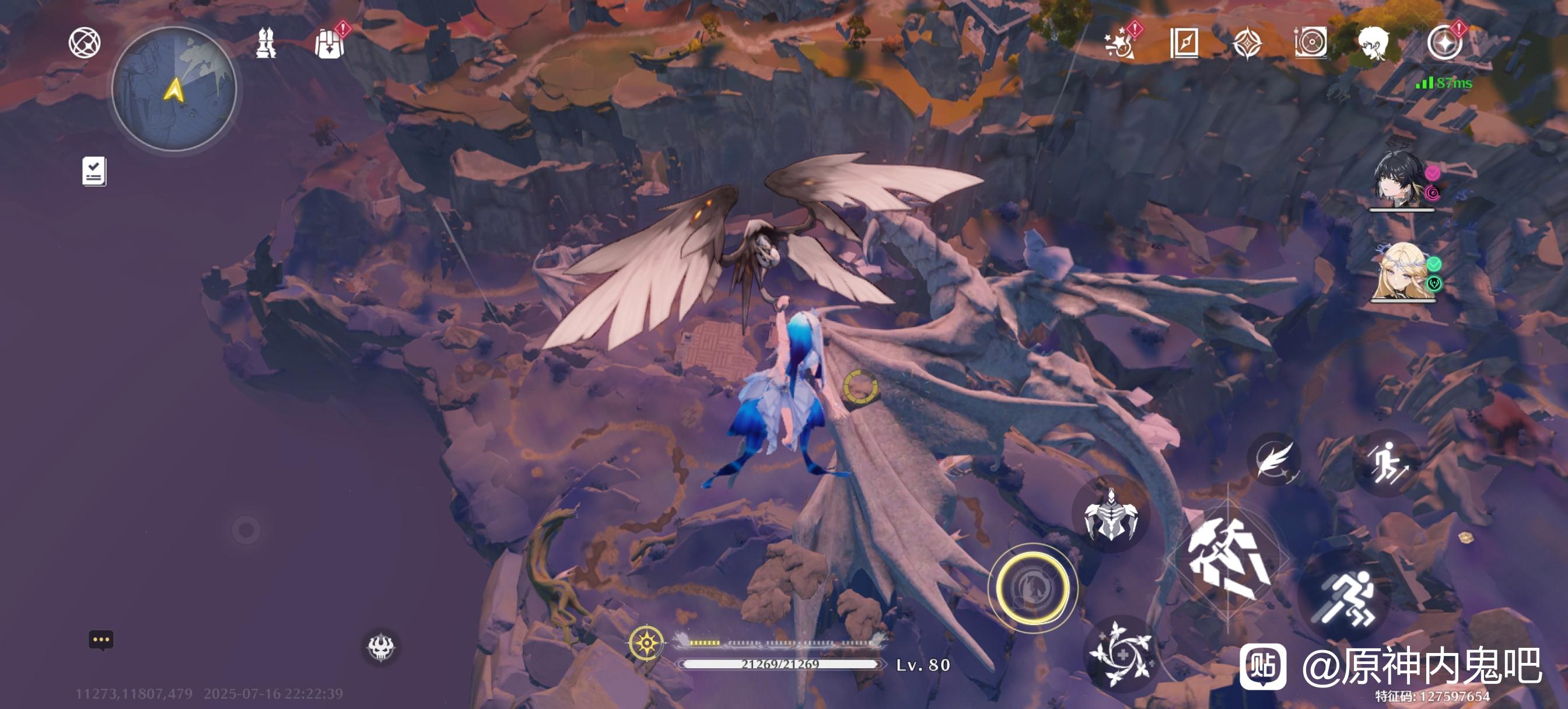
Task: Open the circular minimap
Action: [174, 89]
